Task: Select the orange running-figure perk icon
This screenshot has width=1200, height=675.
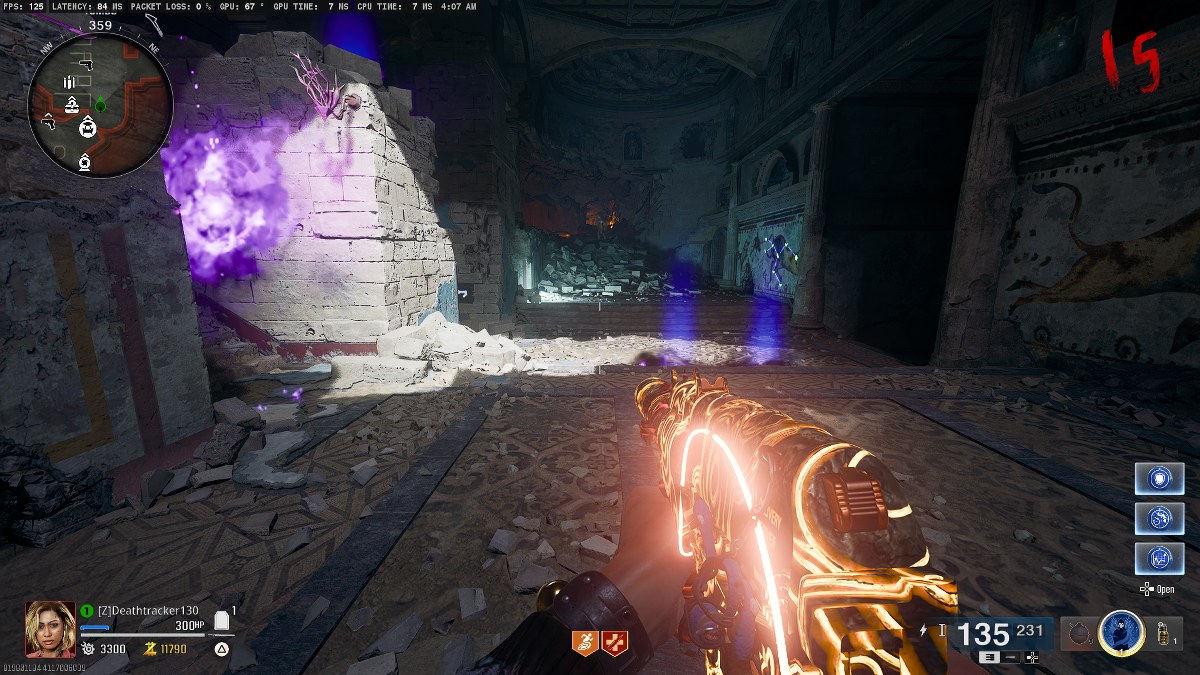Action: point(584,643)
